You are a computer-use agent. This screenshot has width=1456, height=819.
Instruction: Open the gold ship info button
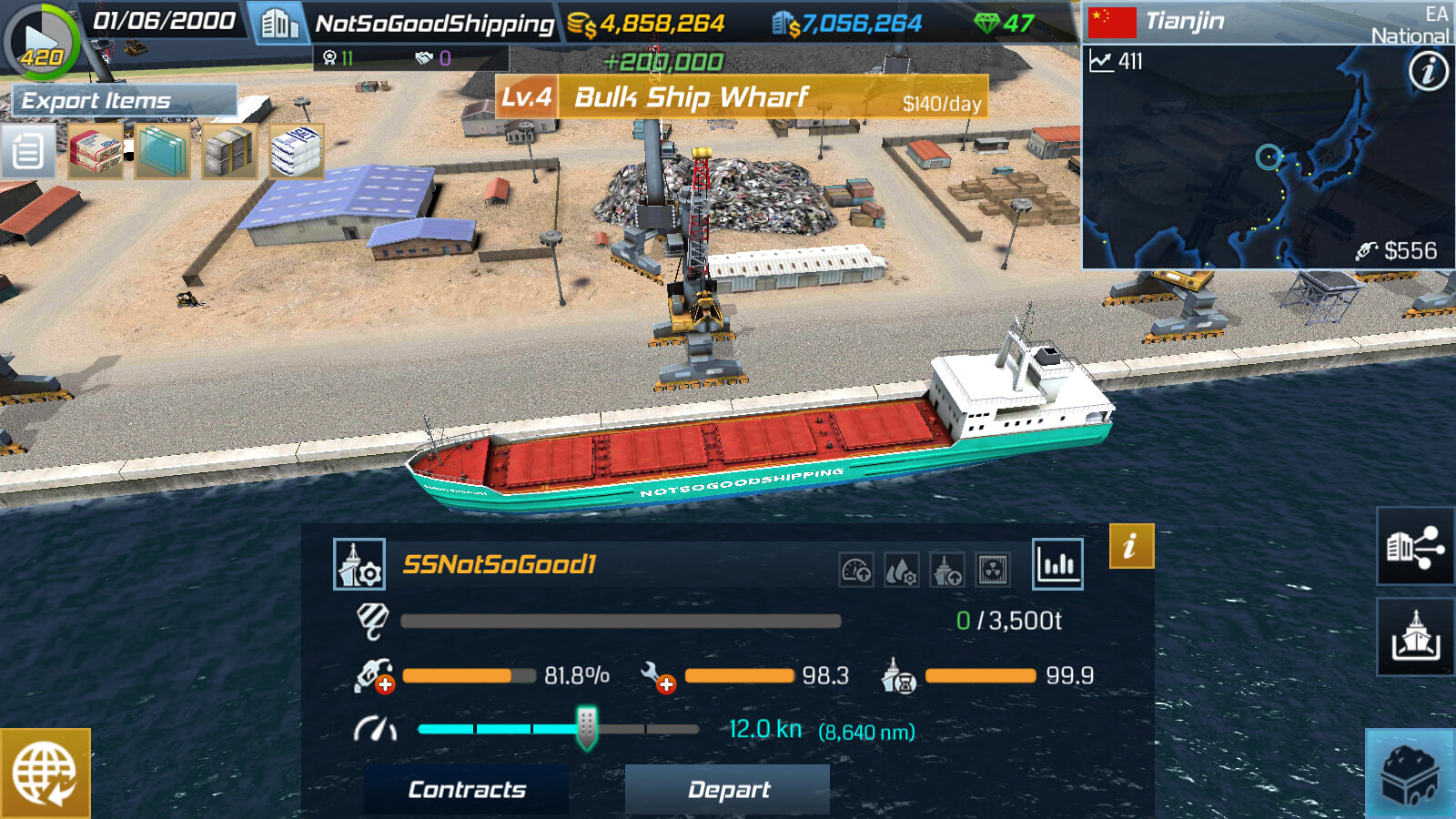coord(1131,546)
